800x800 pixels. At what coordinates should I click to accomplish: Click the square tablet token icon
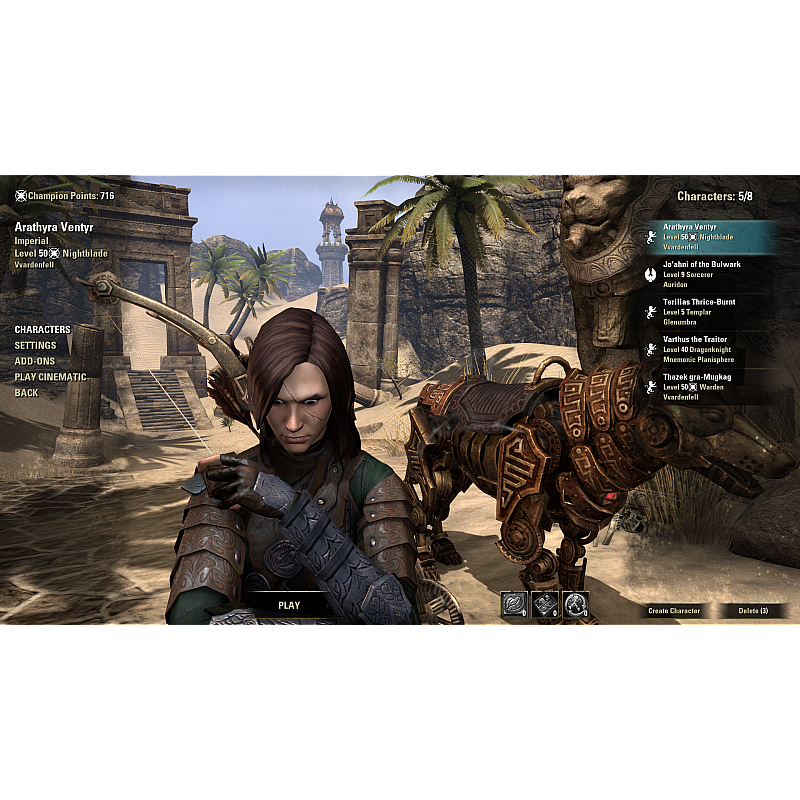(x=545, y=604)
